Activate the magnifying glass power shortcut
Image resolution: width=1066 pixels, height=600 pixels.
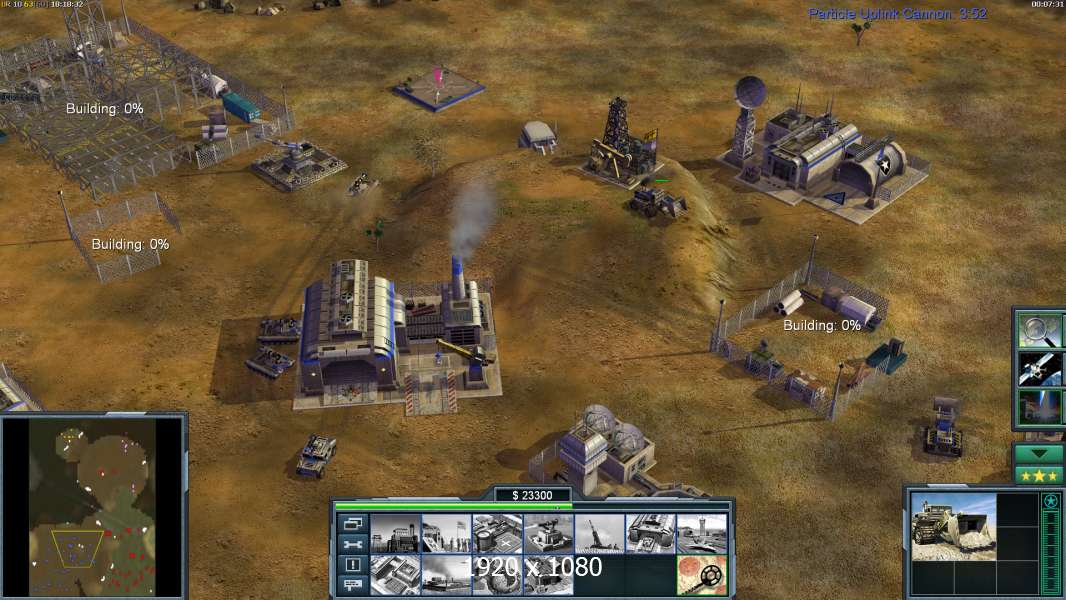pos(1040,329)
